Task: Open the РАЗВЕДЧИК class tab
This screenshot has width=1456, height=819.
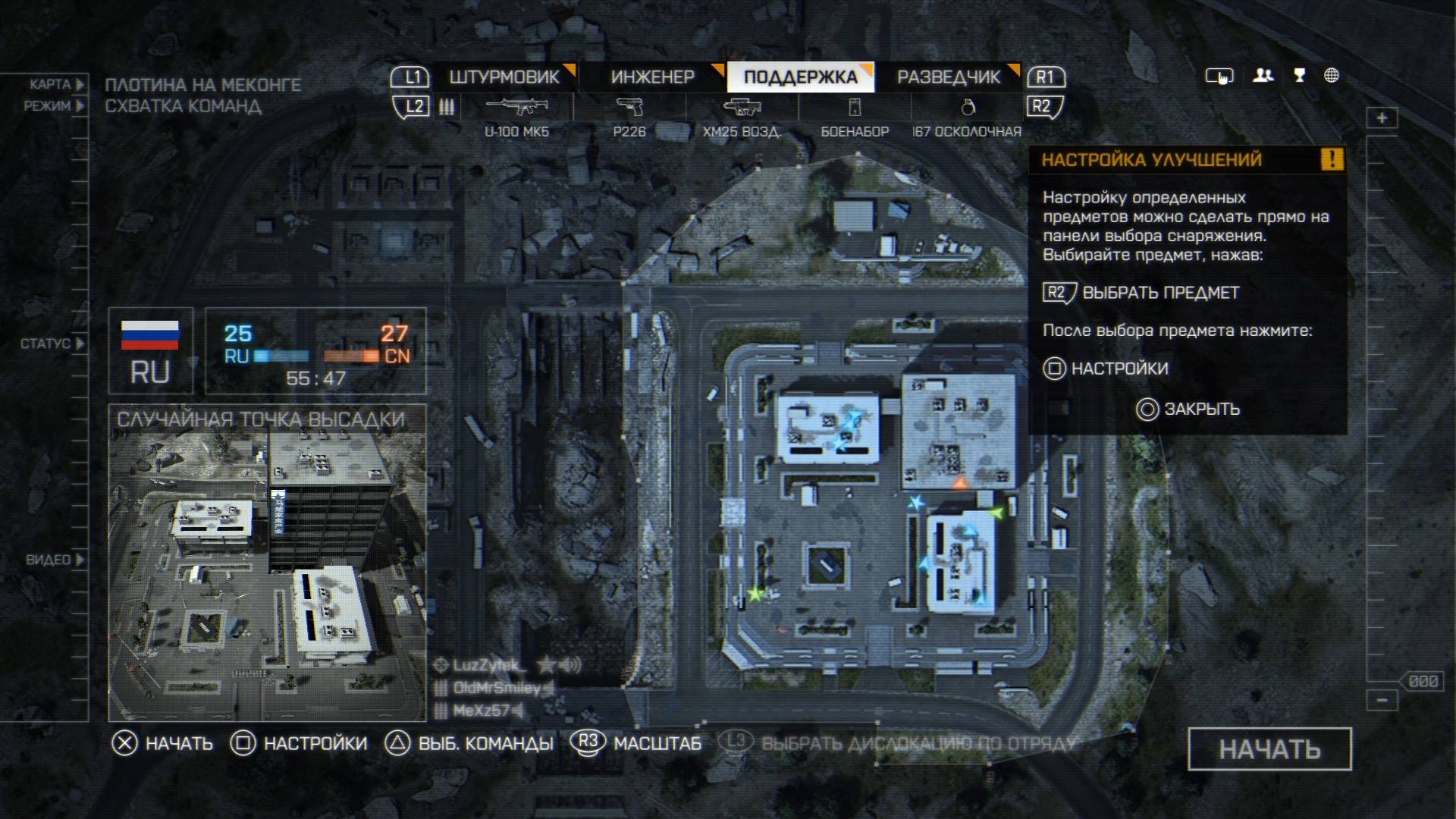Action: 949,77
